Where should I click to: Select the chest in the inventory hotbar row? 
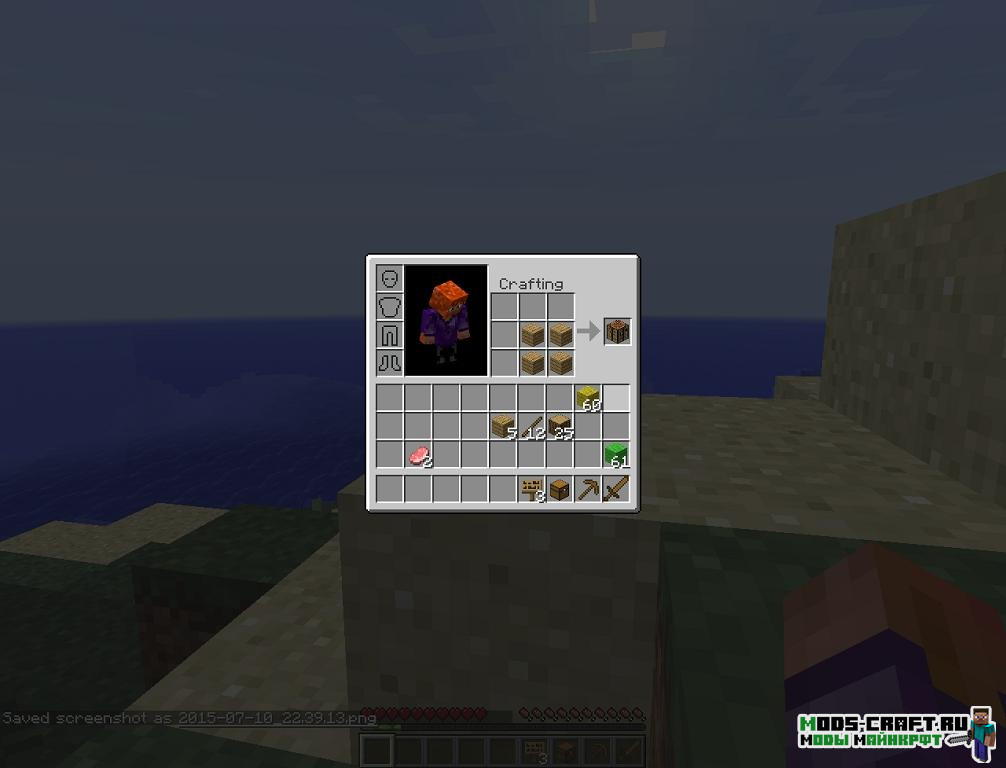click(560, 489)
